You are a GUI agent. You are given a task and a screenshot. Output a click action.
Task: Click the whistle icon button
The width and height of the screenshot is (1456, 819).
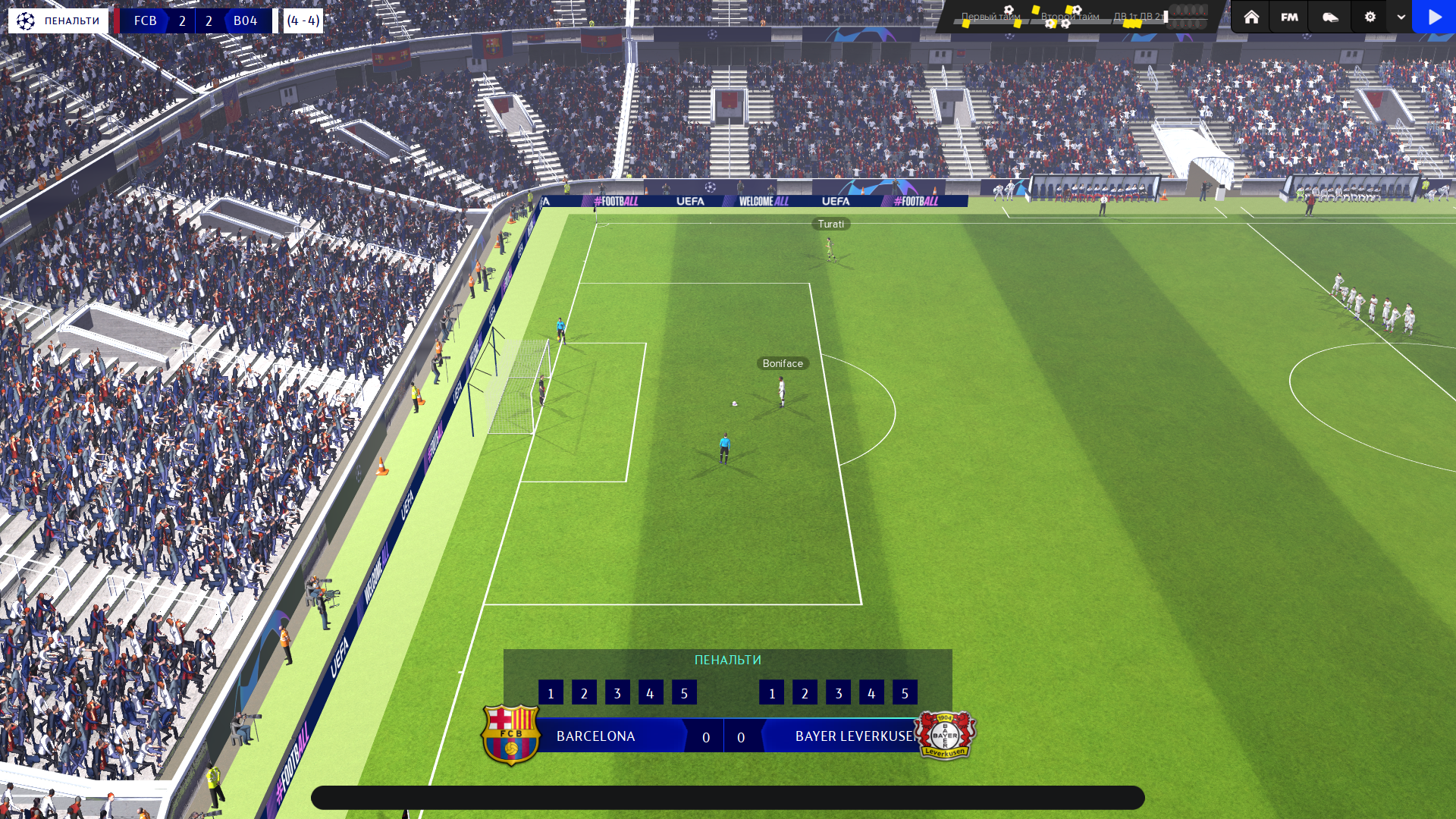pyautogui.click(x=1330, y=17)
